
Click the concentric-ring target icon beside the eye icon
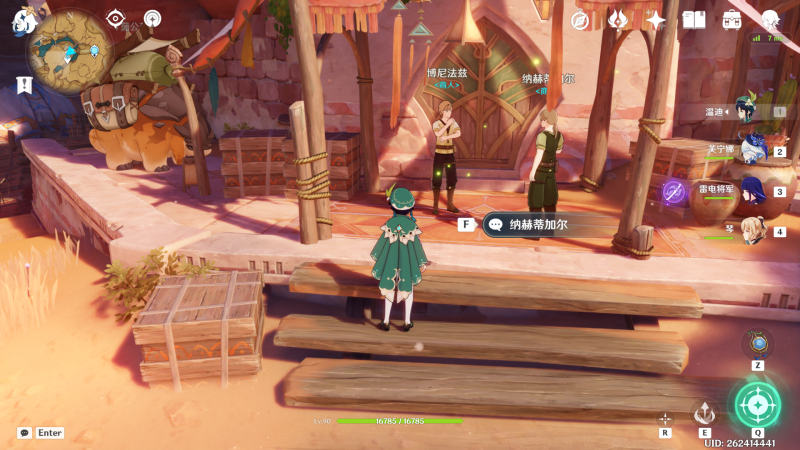tap(152, 18)
